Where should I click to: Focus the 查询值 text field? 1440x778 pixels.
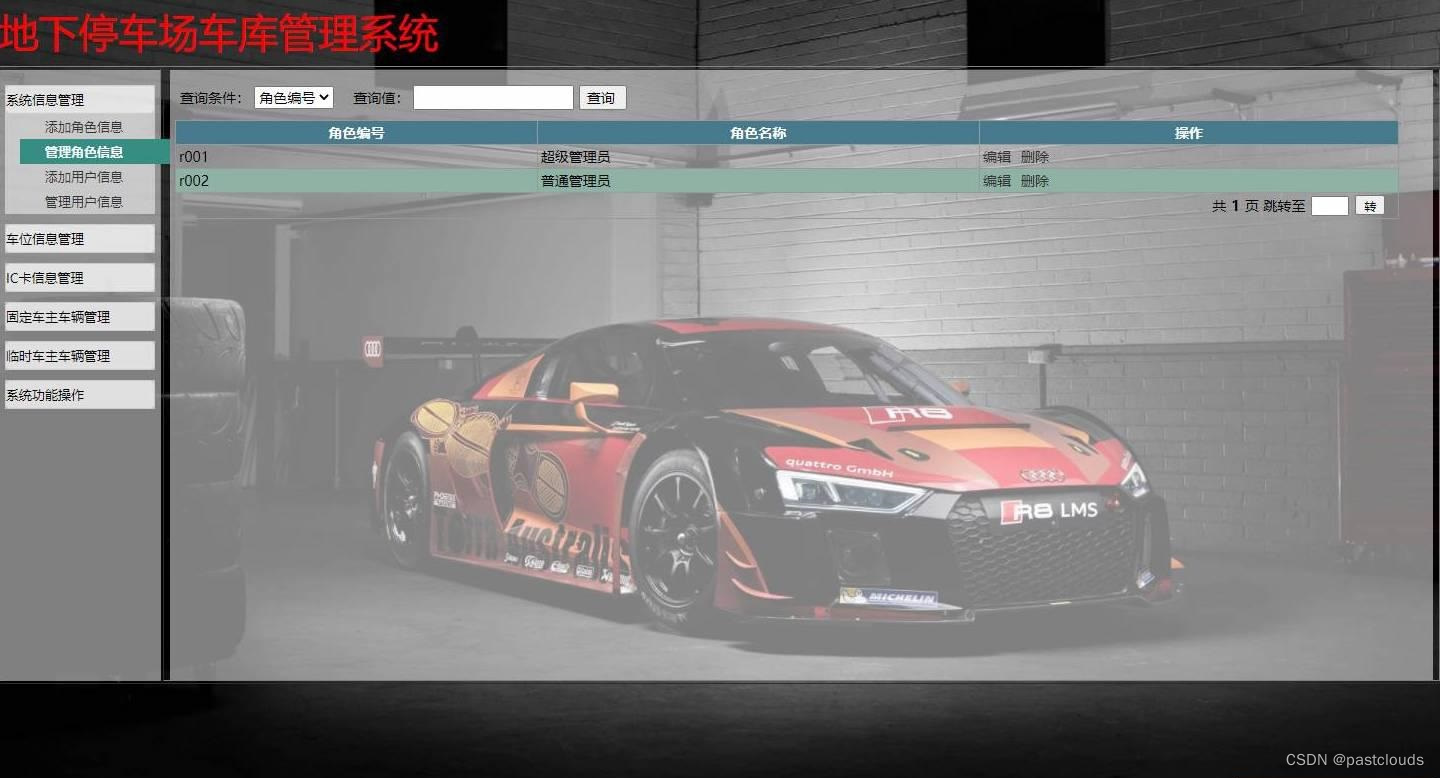point(493,97)
